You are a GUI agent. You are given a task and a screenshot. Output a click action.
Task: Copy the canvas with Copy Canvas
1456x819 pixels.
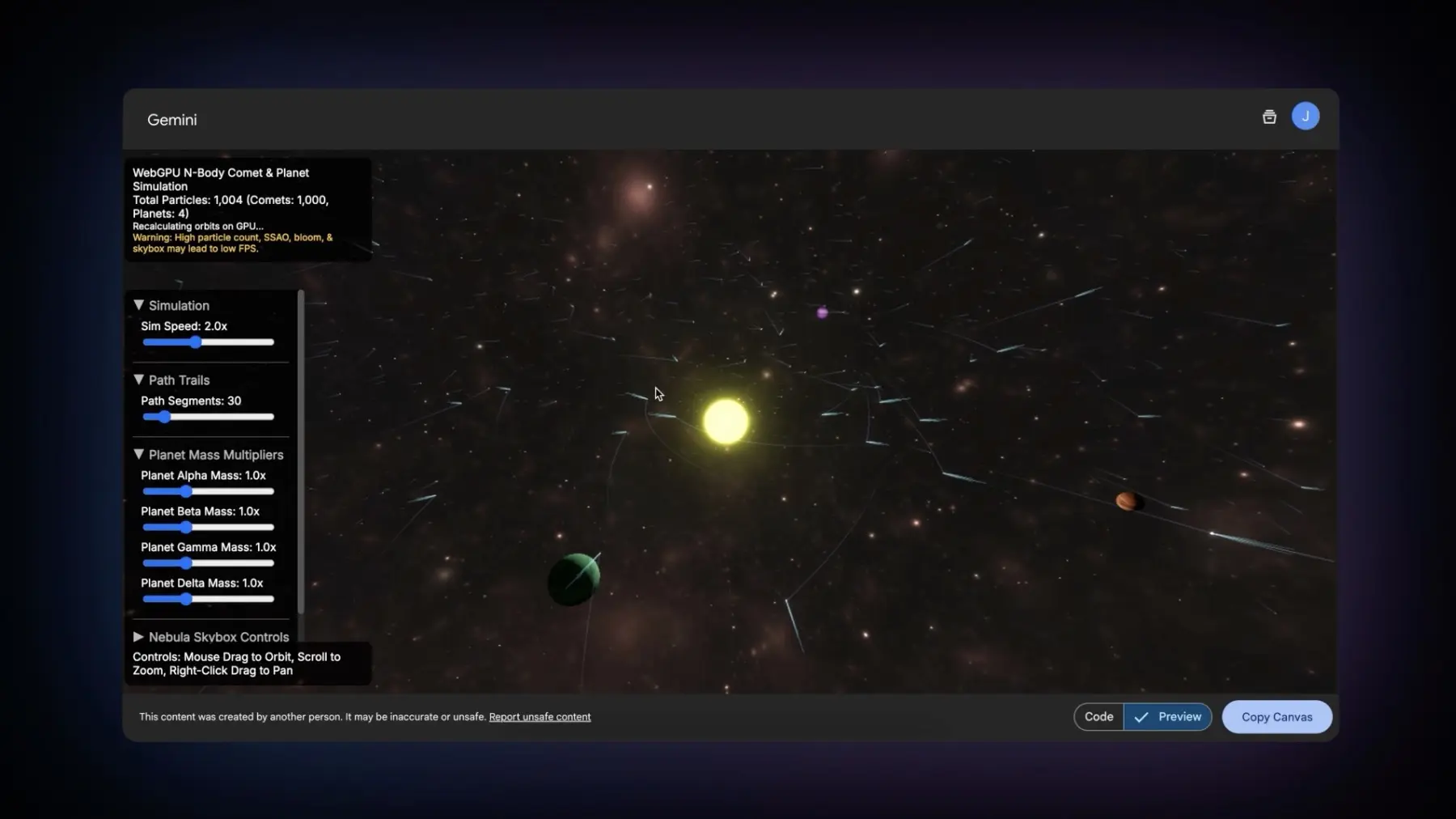tap(1276, 717)
